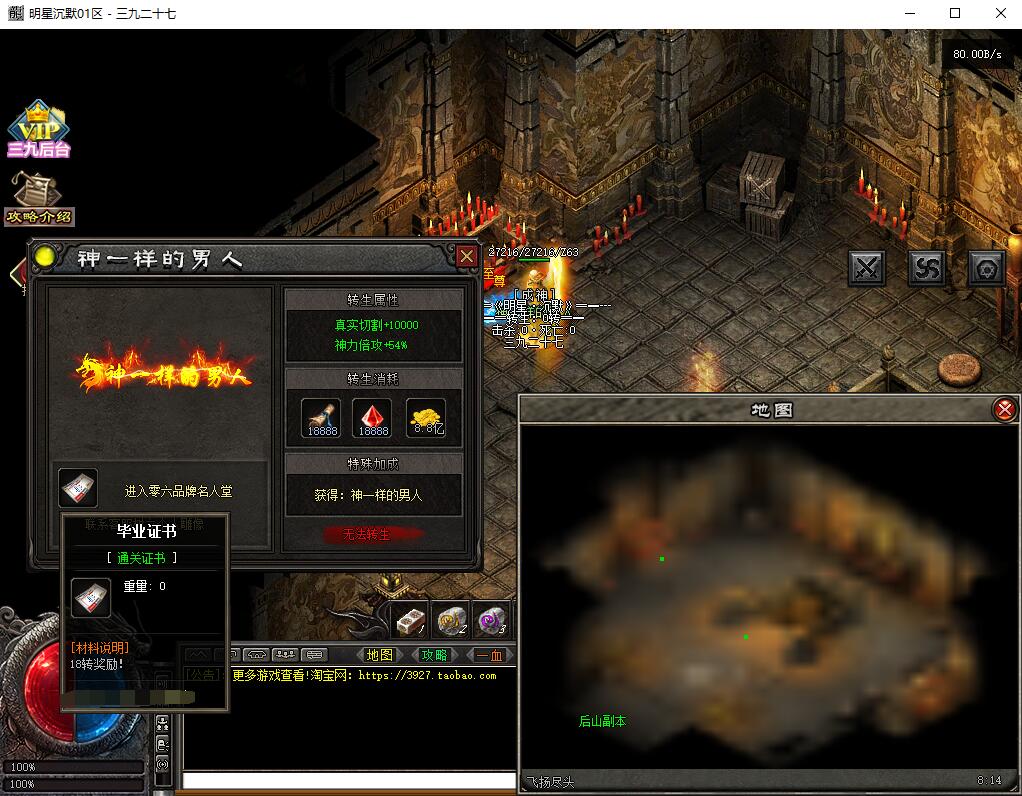Viewport: 1022px width, 796px height.
Task: Open the VIP 三九后台 panel
Action: point(38,129)
